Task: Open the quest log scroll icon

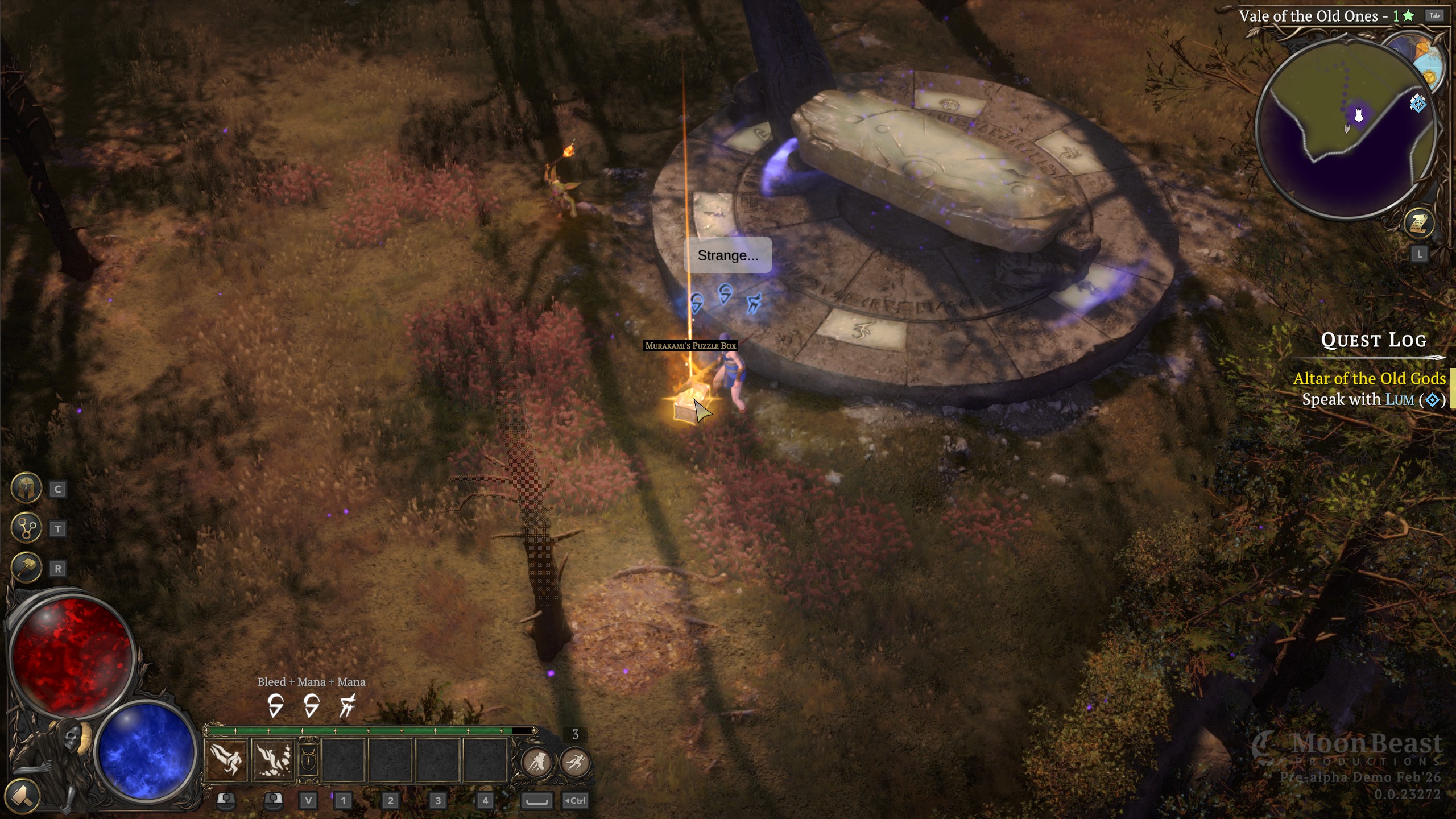Action: pyautogui.click(x=1418, y=224)
